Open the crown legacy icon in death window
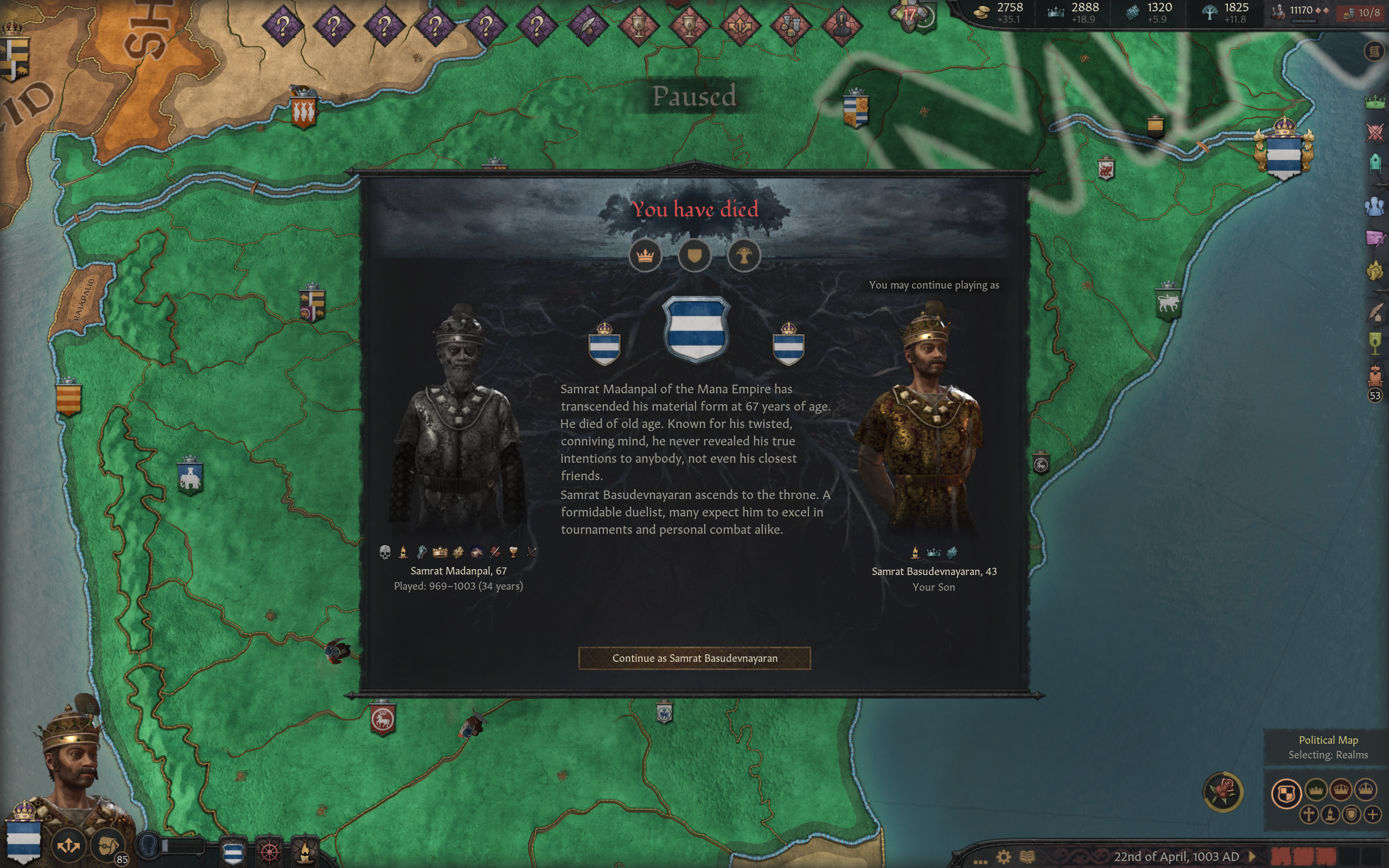This screenshot has width=1389, height=868. tap(645, 256)
